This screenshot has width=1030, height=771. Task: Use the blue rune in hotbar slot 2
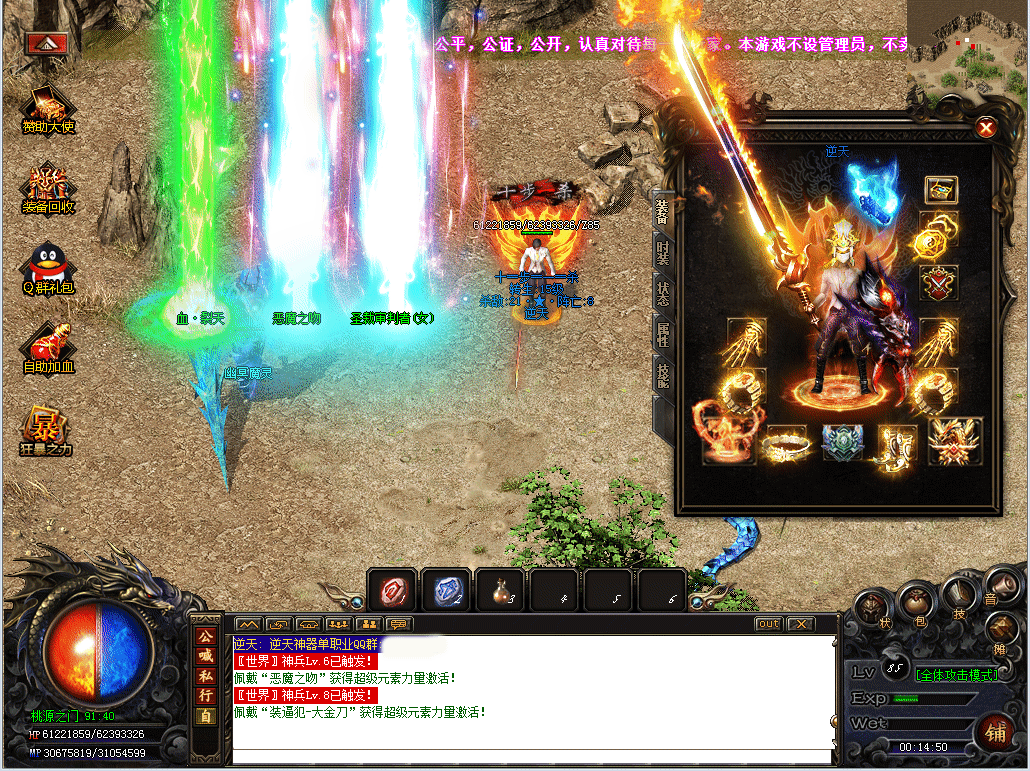point(446,591)
